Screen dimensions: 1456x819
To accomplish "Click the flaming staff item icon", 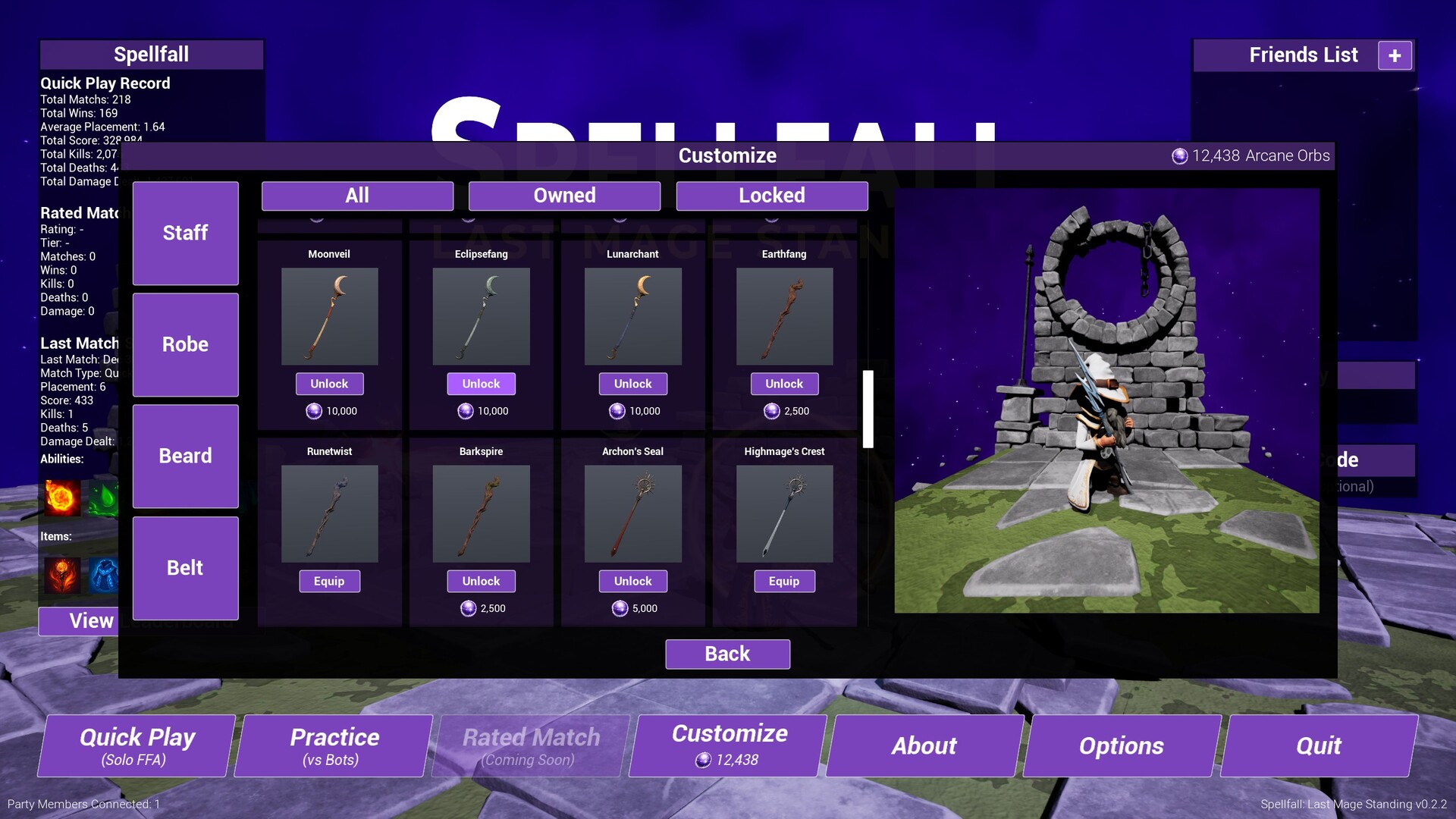I will (x=61, y=575).
